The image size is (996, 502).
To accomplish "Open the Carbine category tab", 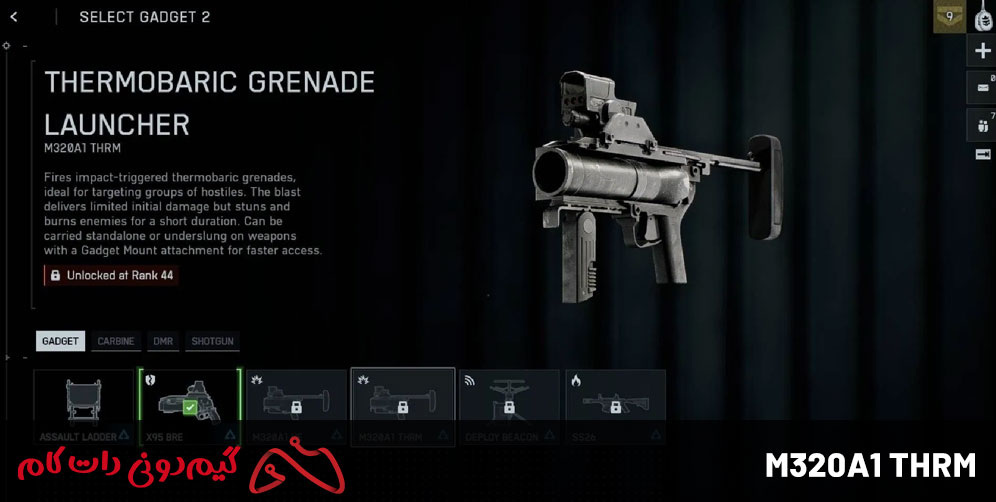I will (x=116, y=341).
